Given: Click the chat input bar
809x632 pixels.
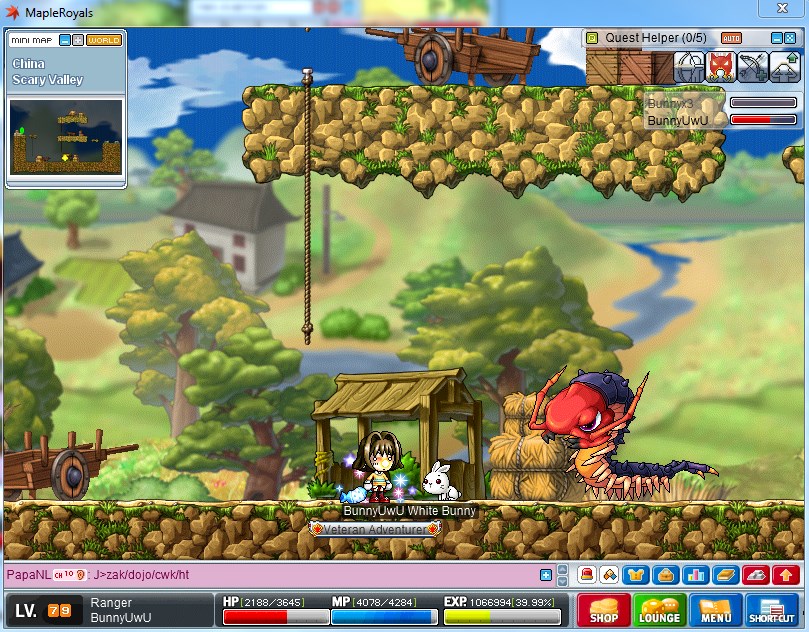Looking at the screenshot, I should coord(300,575).
